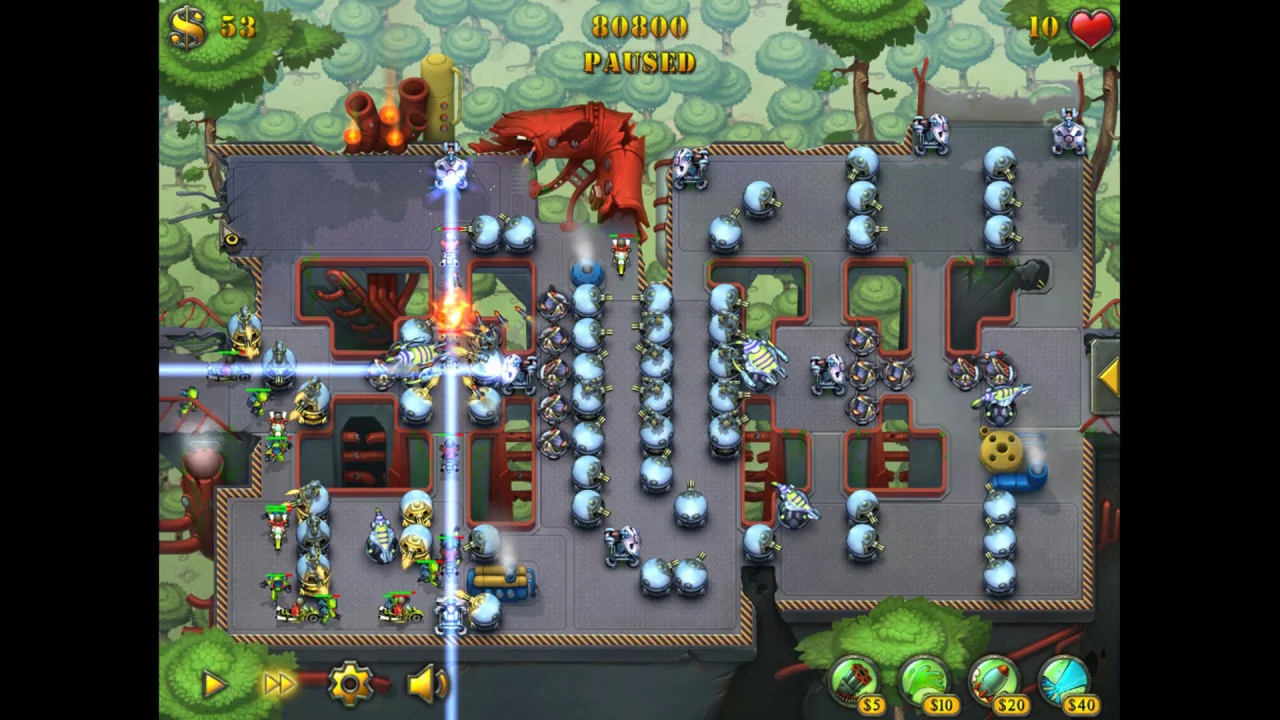Screen dimensions: 1280x720
Task: Click the PAUSED label
Action: (x=639, y=63)
